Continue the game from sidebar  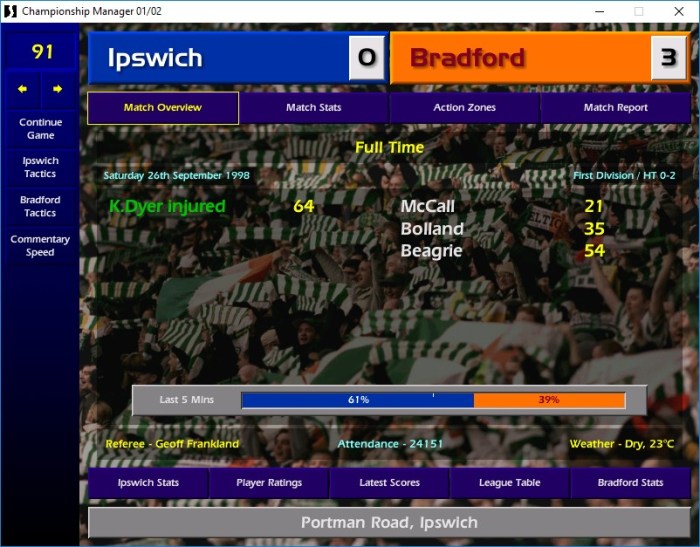coord(40,128)
